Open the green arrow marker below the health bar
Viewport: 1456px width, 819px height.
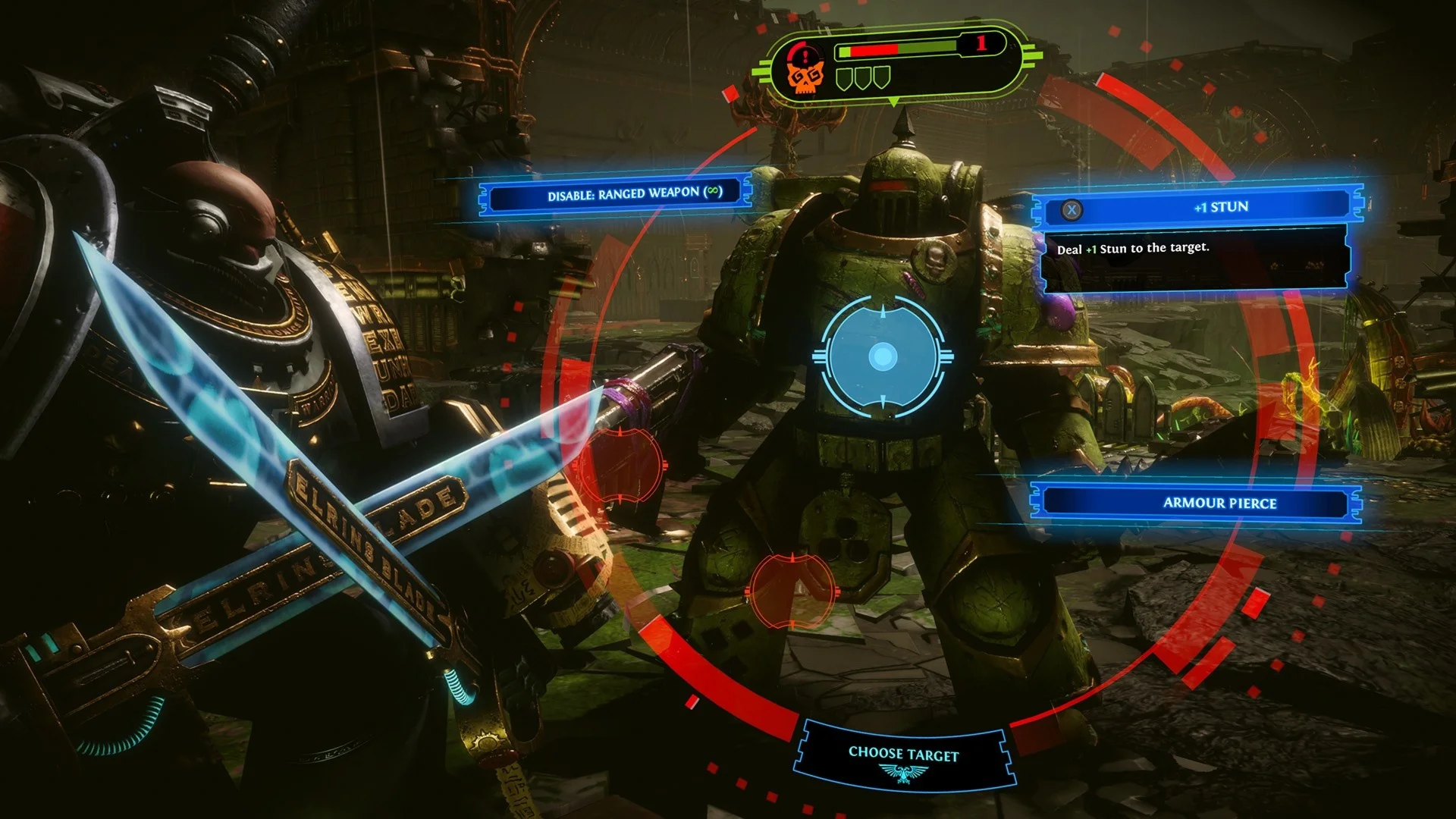tap(892, 102)
